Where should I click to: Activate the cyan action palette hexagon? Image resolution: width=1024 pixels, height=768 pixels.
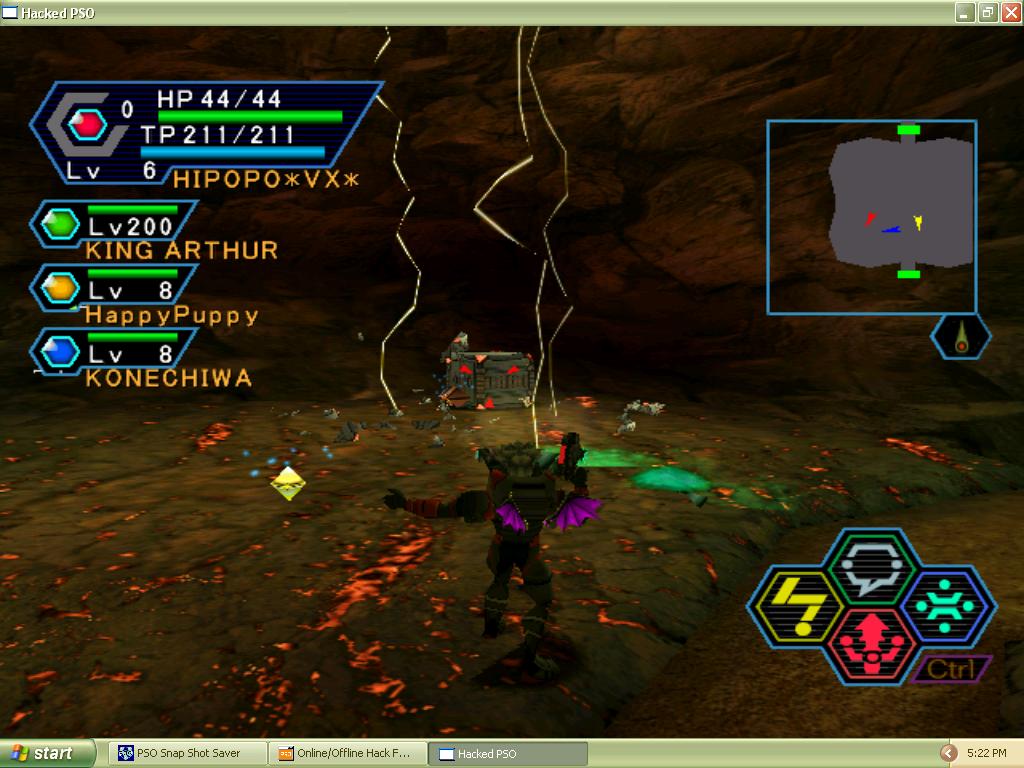pos(947,606)
